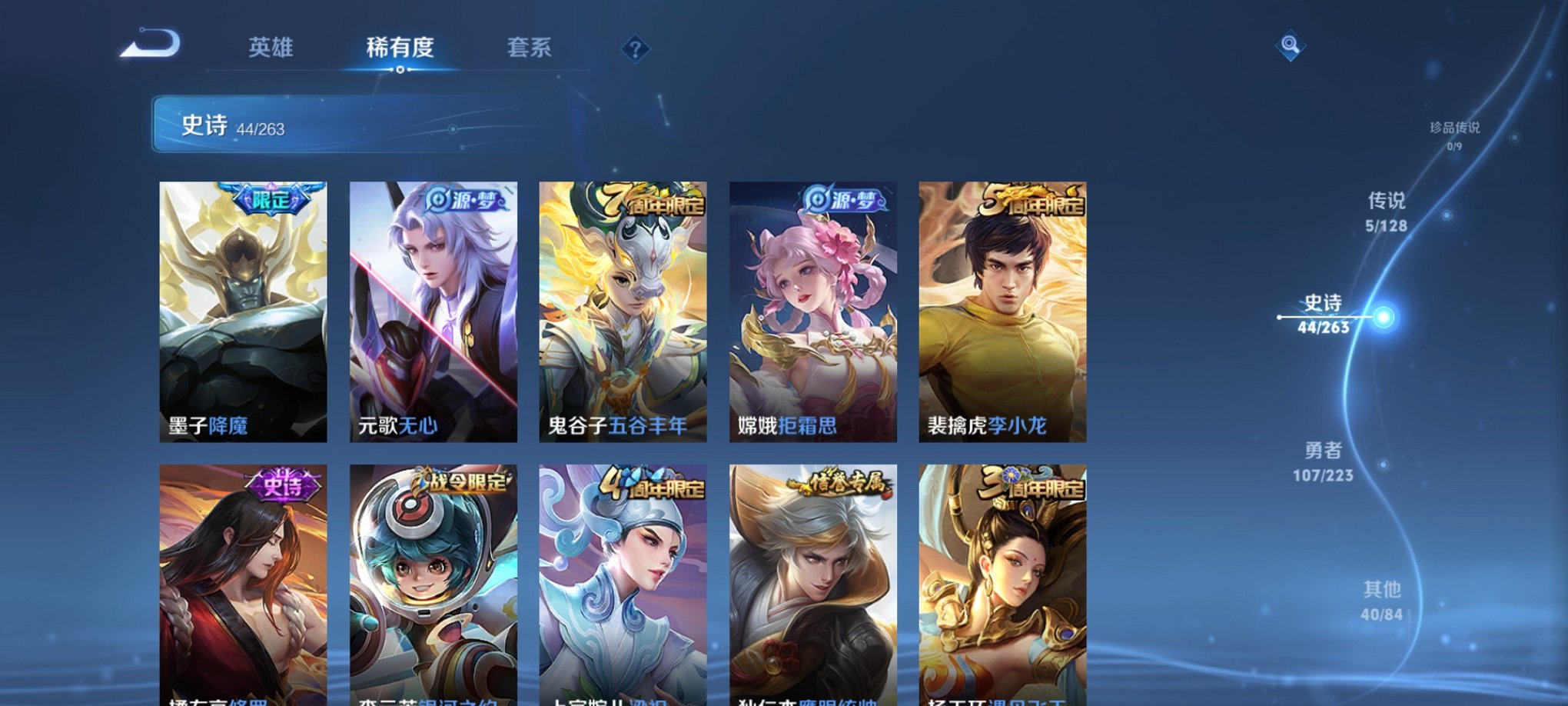The width and height of the screenshot is (1568, 706).
Task: Click the 限定 badge on 墨子降魔 skin
Action: click(x=271, y=199)
